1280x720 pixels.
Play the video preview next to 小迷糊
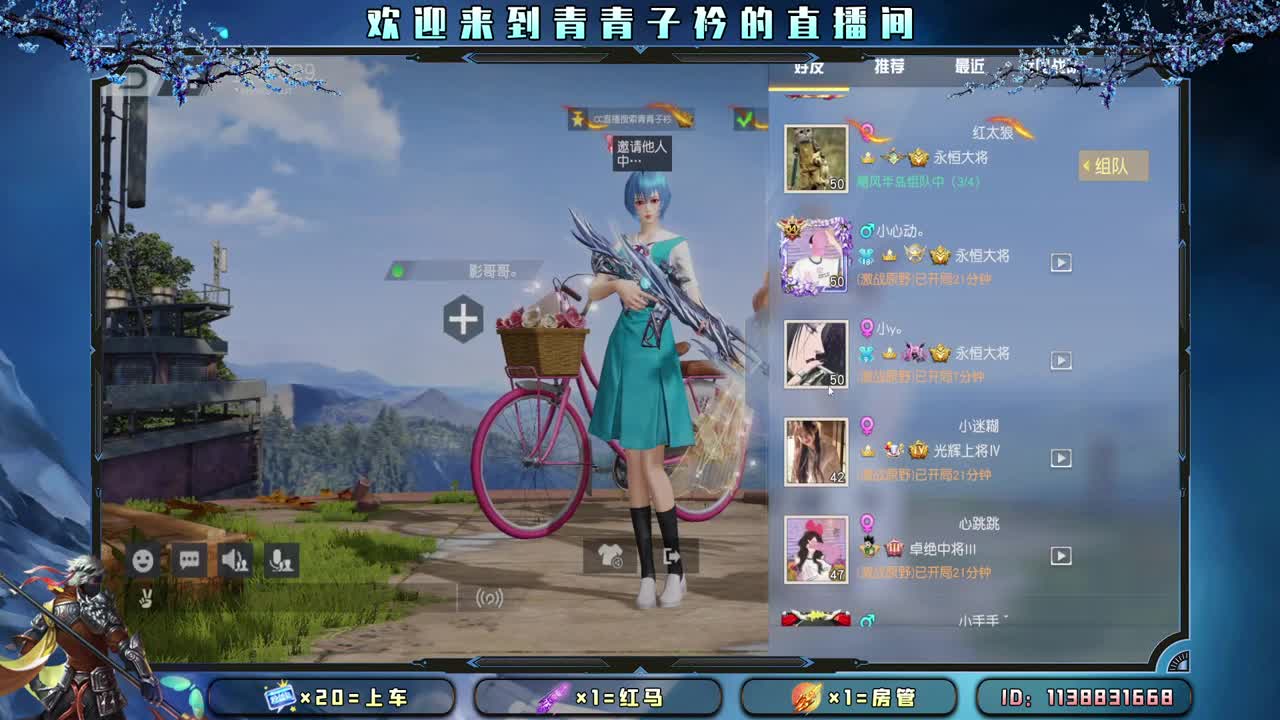[1060, 457]
